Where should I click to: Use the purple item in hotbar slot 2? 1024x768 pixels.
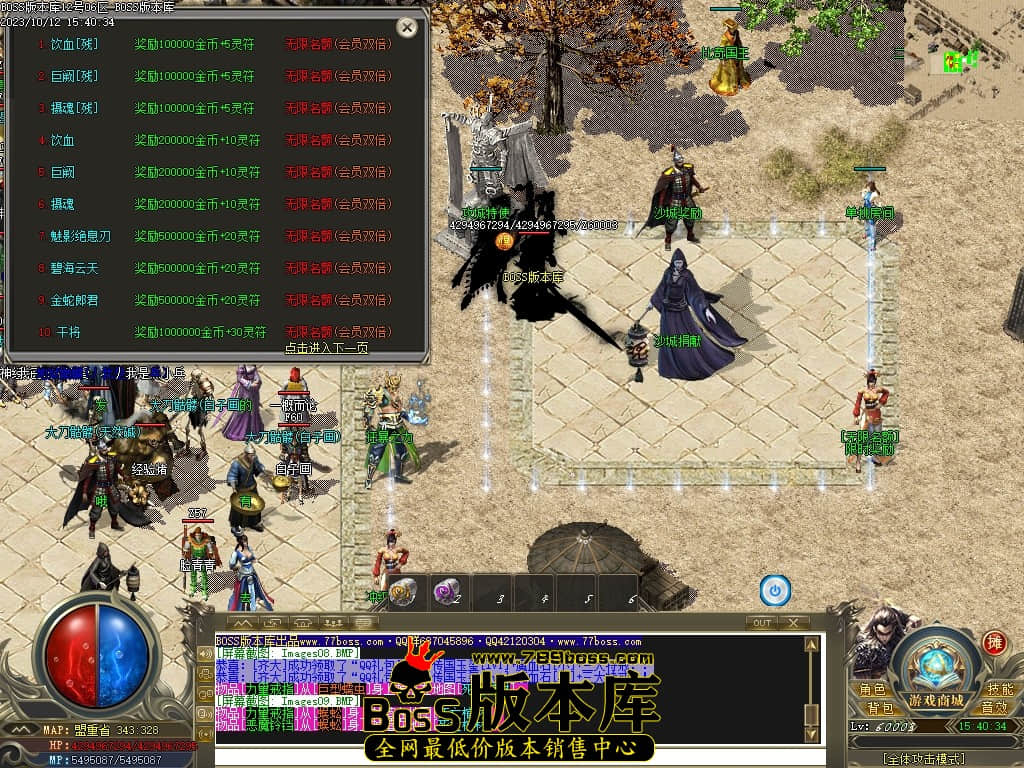447,591
